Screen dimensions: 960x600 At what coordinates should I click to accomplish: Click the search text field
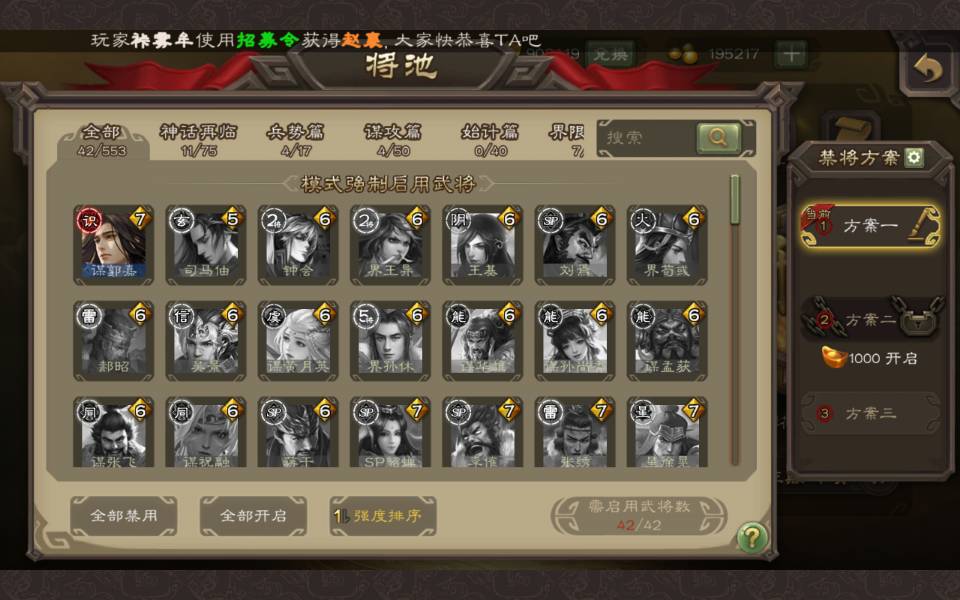(645, 138)
